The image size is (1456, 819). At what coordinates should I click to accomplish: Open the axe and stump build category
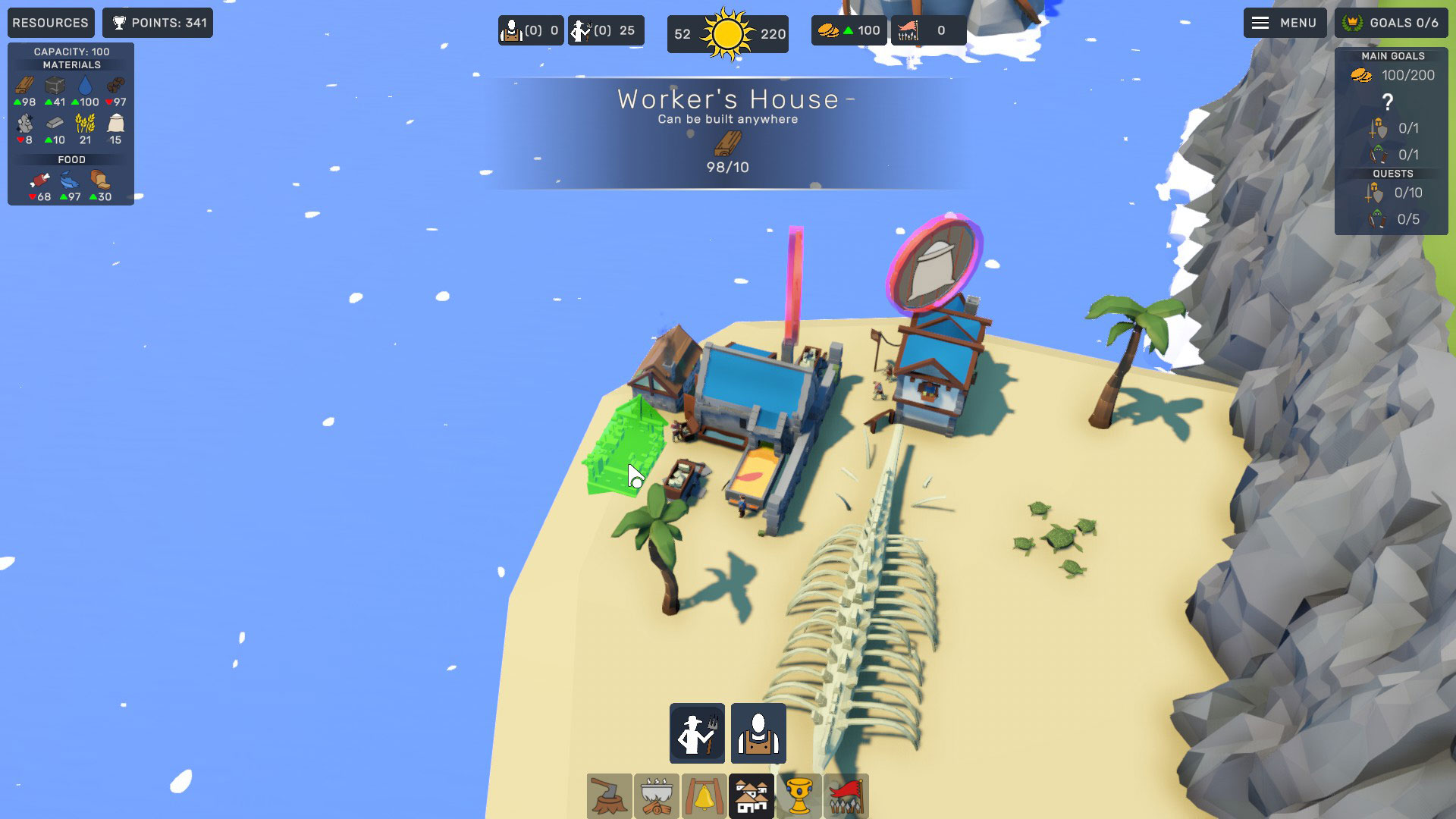click(x=609, y=796)
